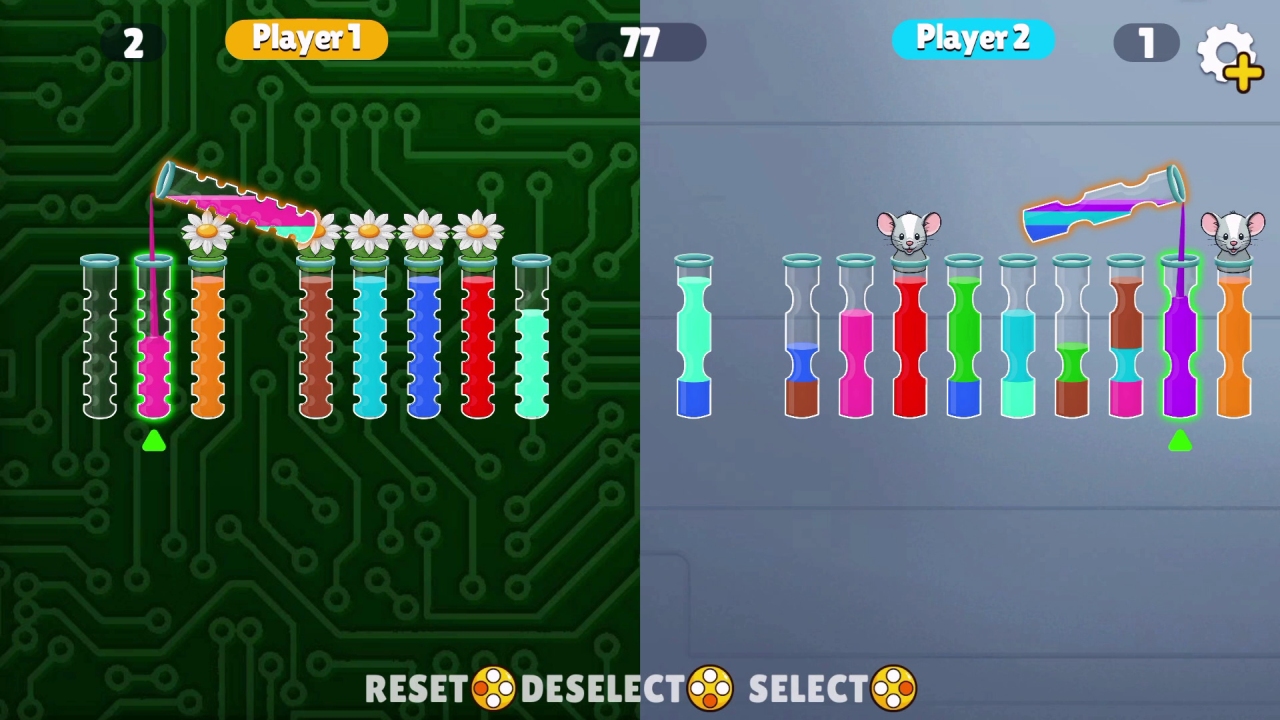This screenshot has width=1280, height=720.
Task: Toggle the green selection arrow under Player 1's tube
Action: (x=154, y=442)
